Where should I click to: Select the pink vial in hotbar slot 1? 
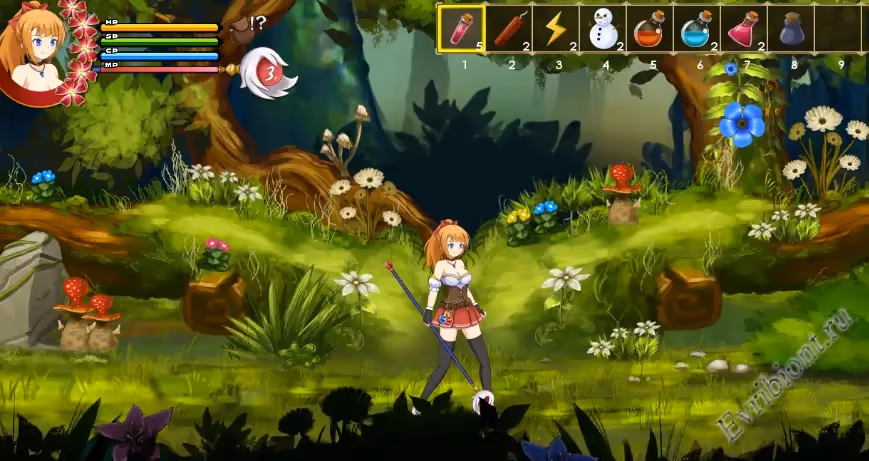[461, 28]
